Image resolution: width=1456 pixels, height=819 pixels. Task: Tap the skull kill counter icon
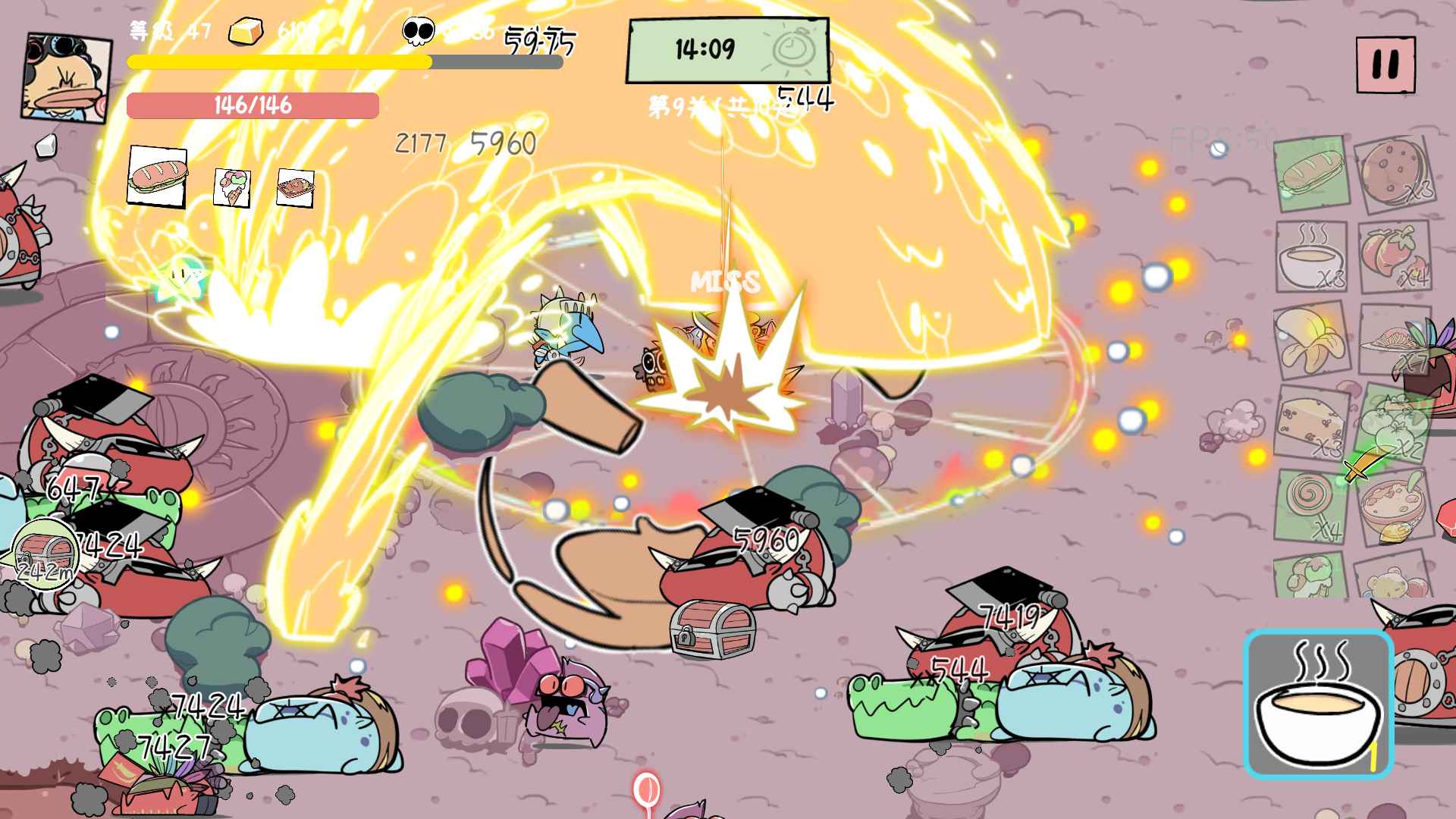tap(417, 30)
